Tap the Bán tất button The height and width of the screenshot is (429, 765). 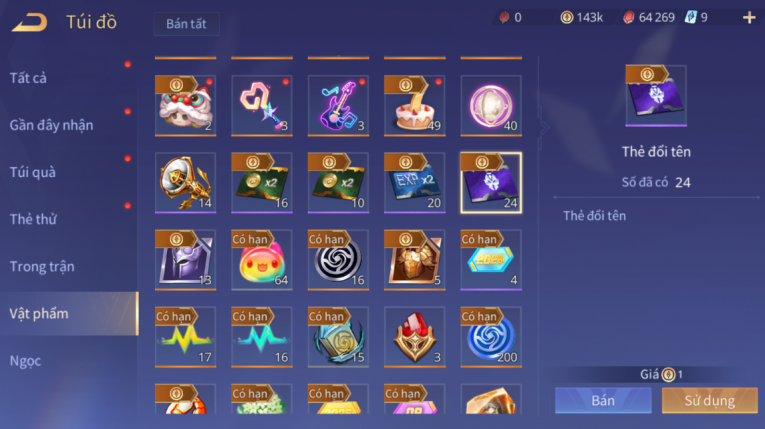(x=187, y=24)
